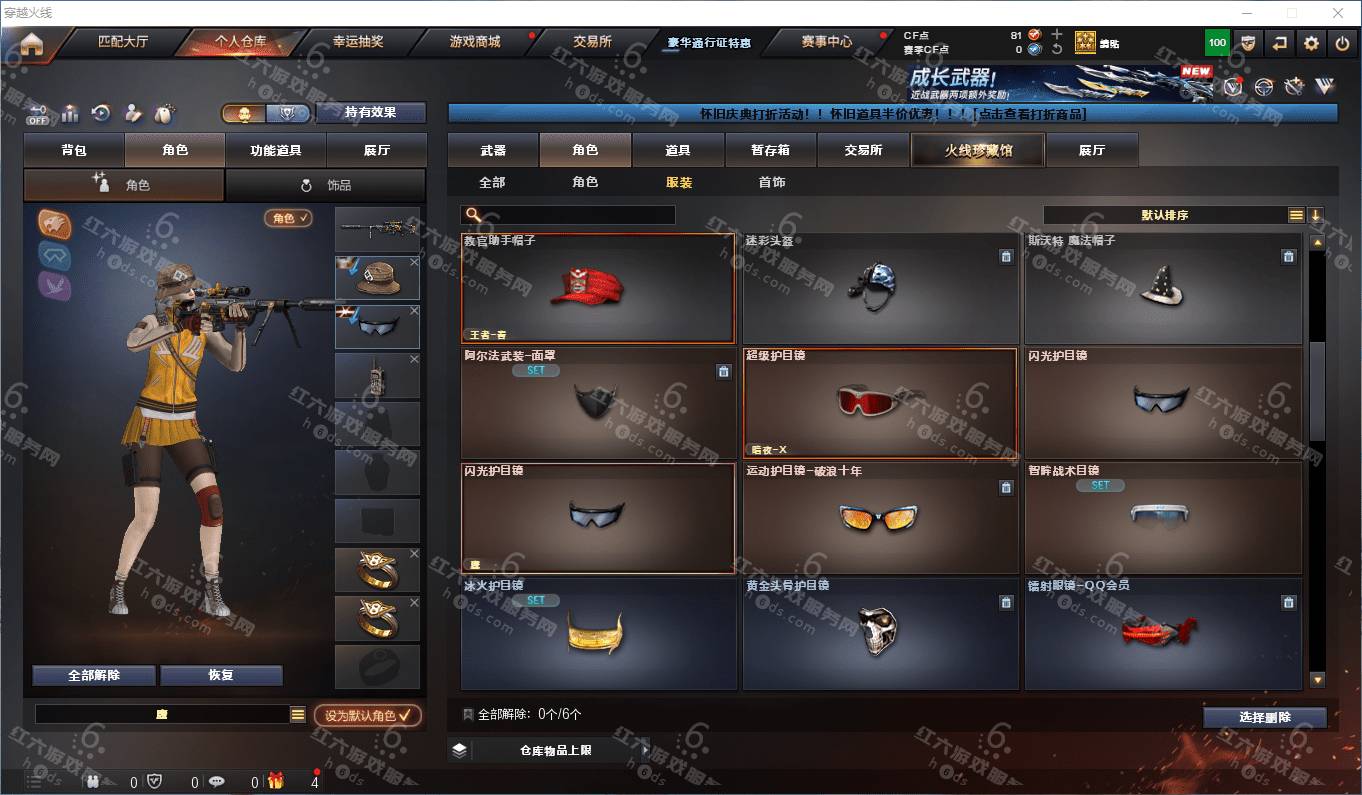This screenshot has height=795, width=1362.
Task: Close the game window
Action: tap(1338, 13)
